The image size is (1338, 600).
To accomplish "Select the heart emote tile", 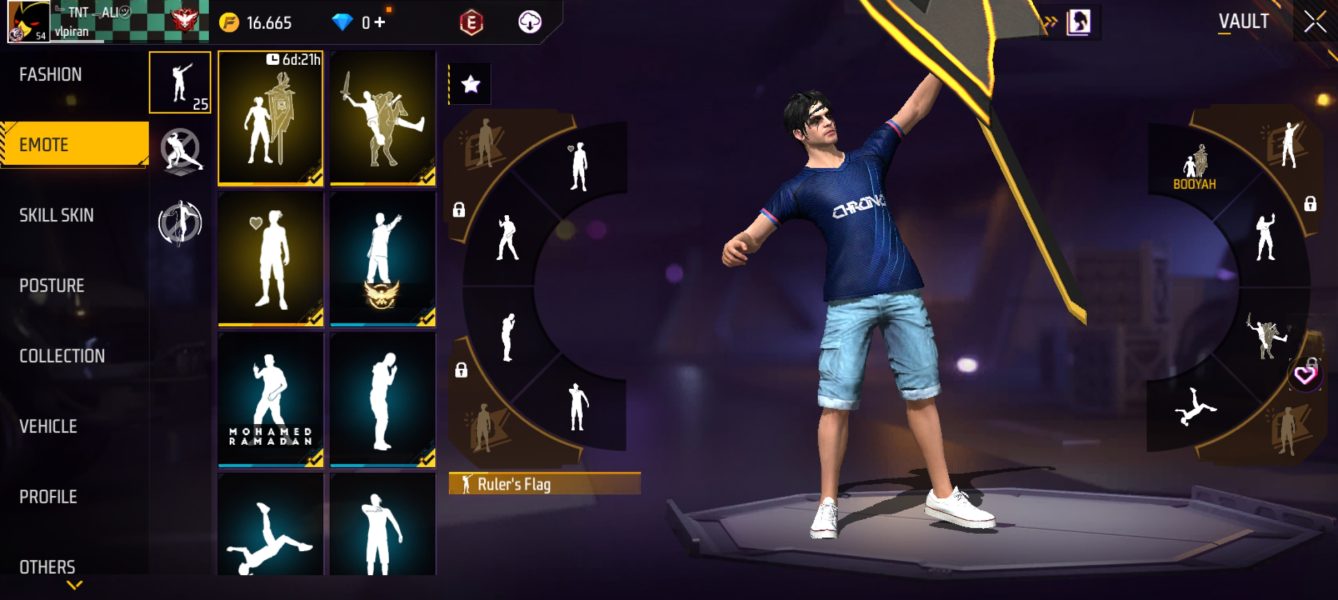I will pyautogui.click(x=270, y=259).
